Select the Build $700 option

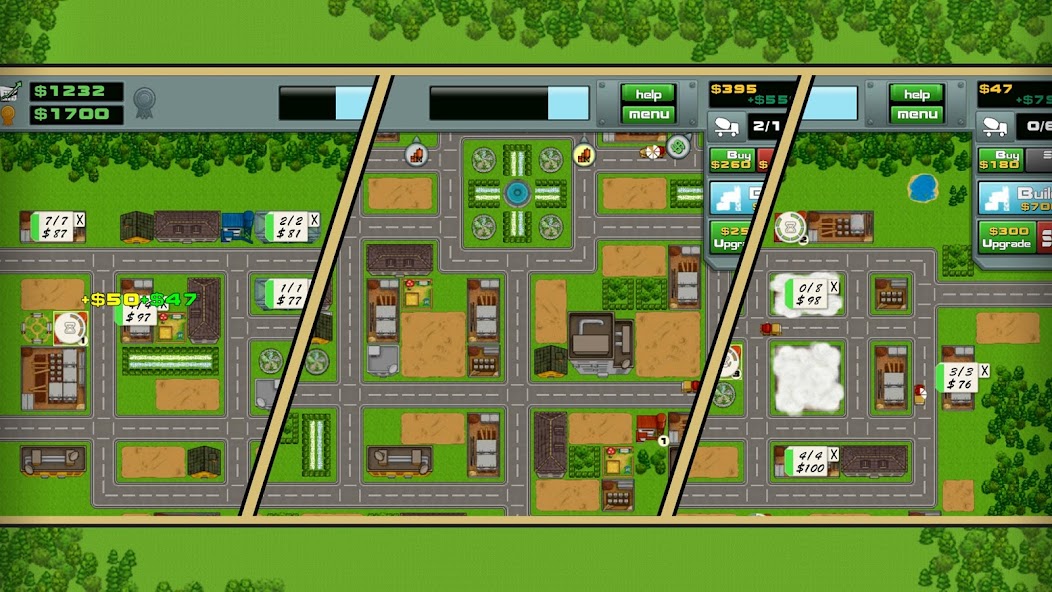click(x=1014, y=197)
